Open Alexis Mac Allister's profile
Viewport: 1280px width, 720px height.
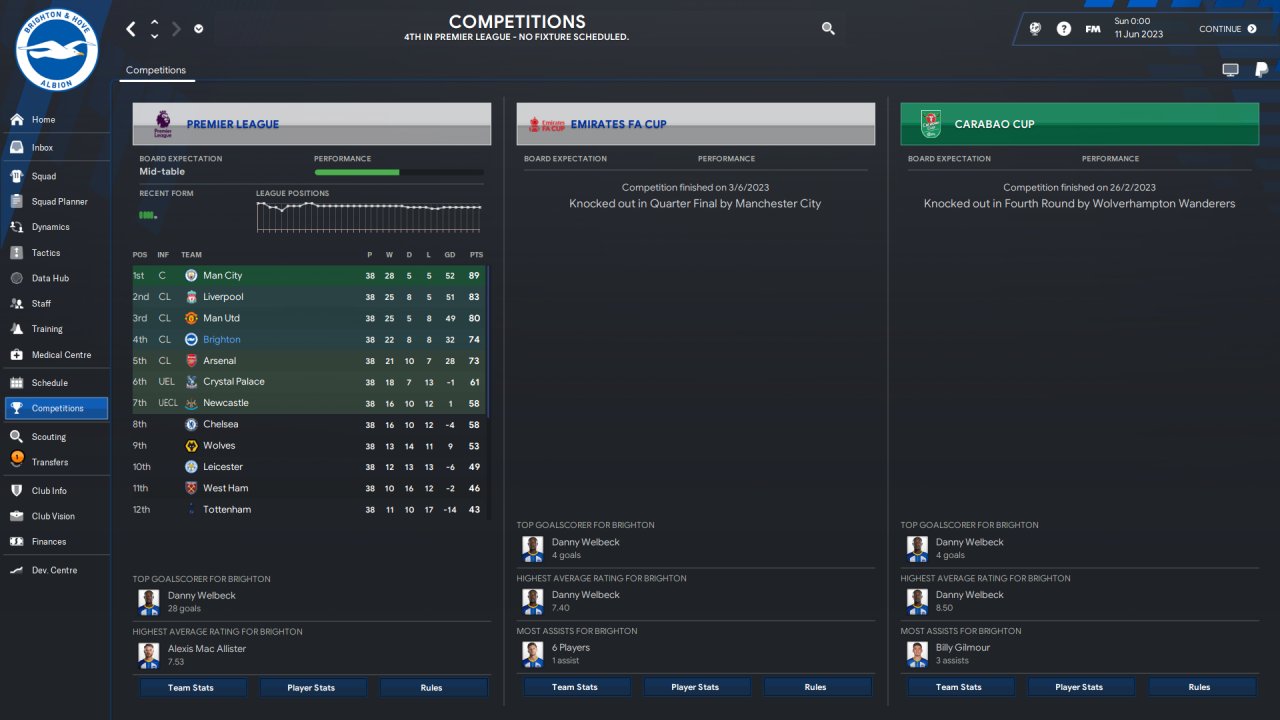[206, 649]
